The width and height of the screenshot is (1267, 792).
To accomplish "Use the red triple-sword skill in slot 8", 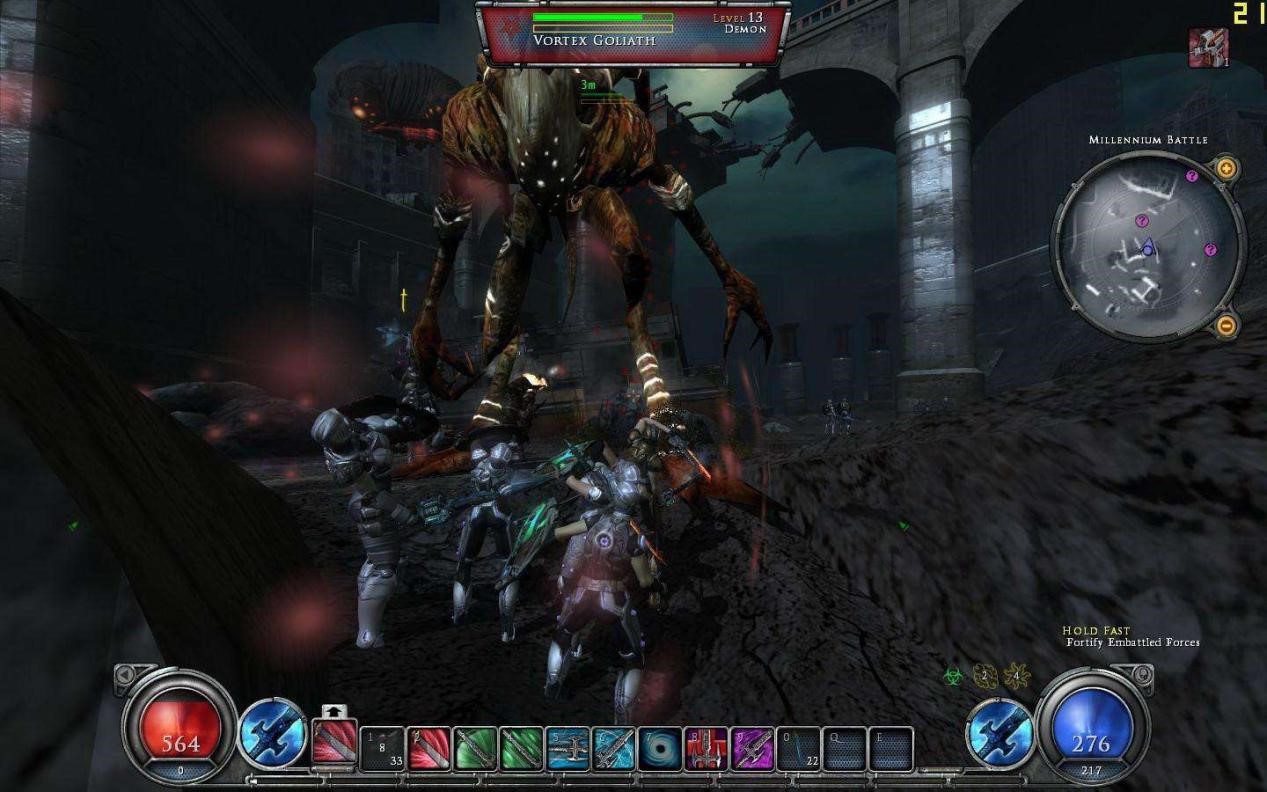I will (x=705, y=748).
